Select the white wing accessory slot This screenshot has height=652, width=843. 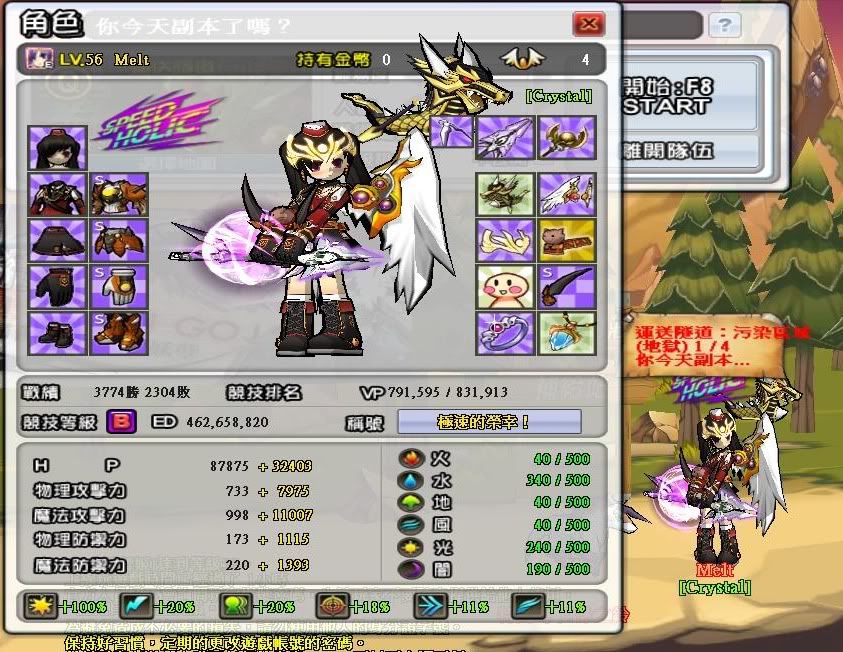567,194
